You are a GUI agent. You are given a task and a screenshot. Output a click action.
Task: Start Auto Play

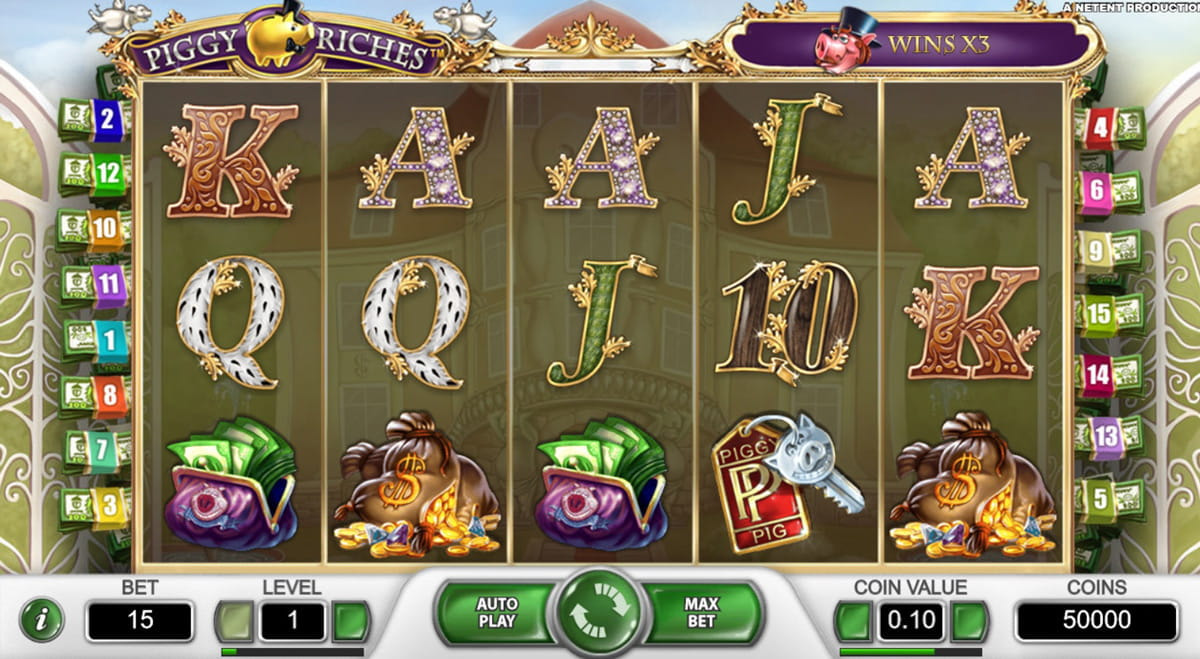coord(497,612)
